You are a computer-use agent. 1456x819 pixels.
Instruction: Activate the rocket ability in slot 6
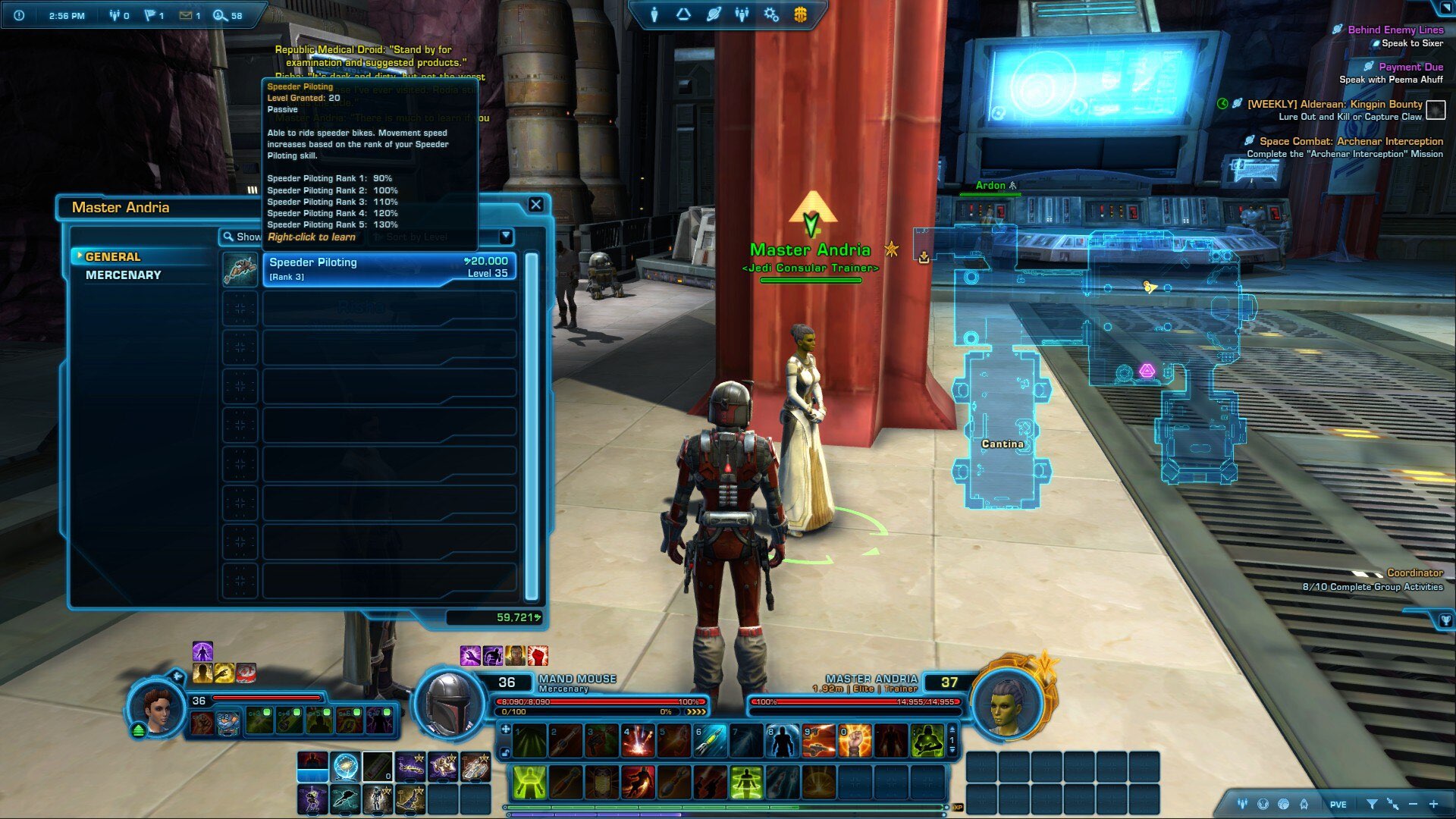(711, 742)
